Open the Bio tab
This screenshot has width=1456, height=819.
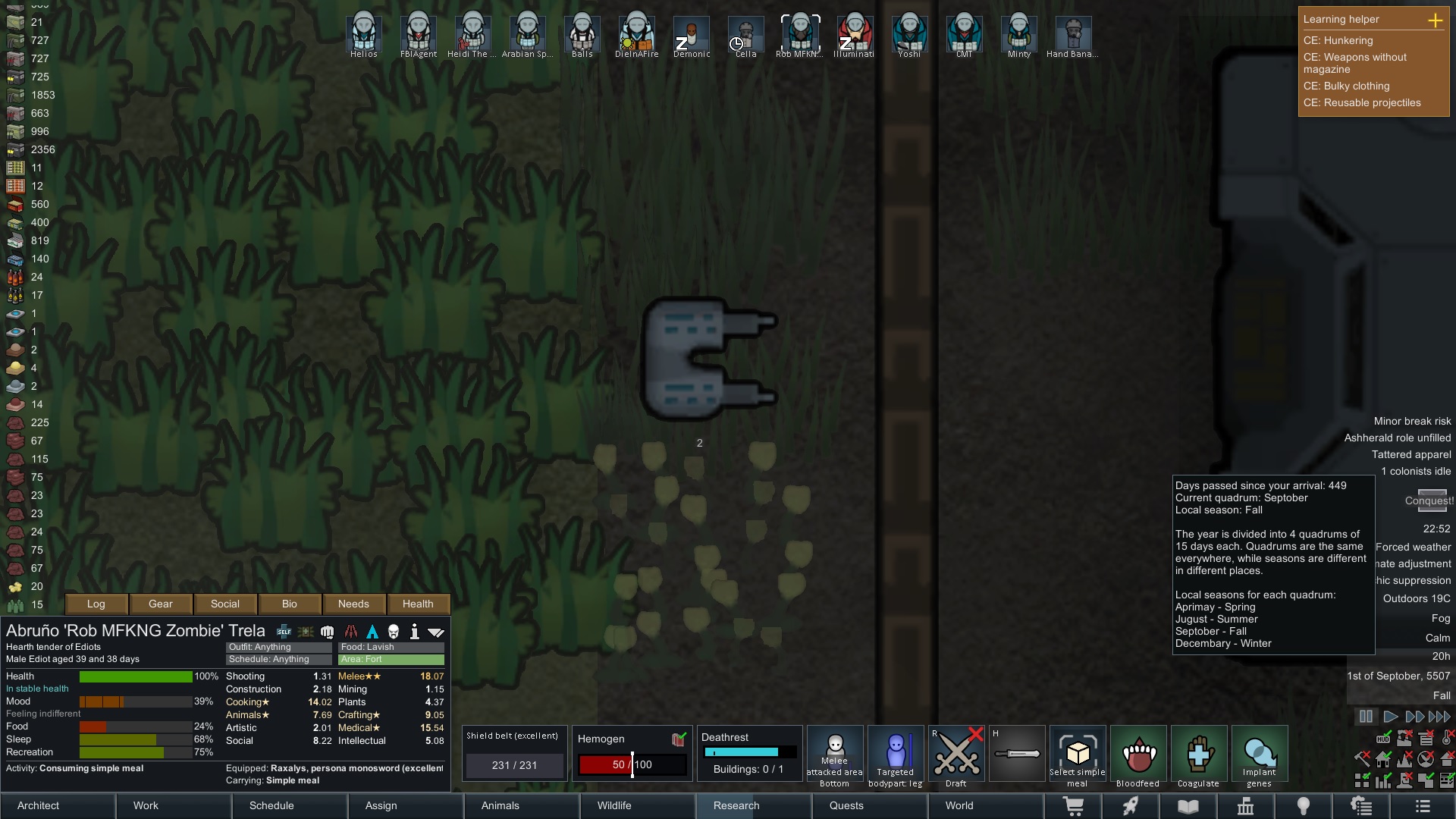pos(290,604)
